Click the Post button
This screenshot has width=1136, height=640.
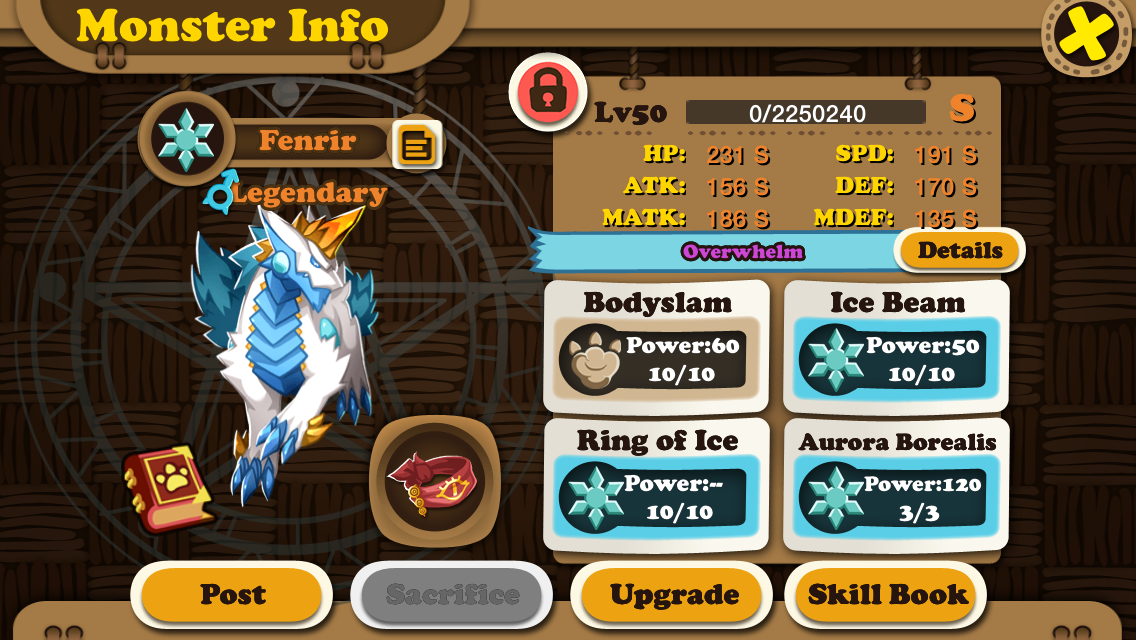tap(232, 595)
